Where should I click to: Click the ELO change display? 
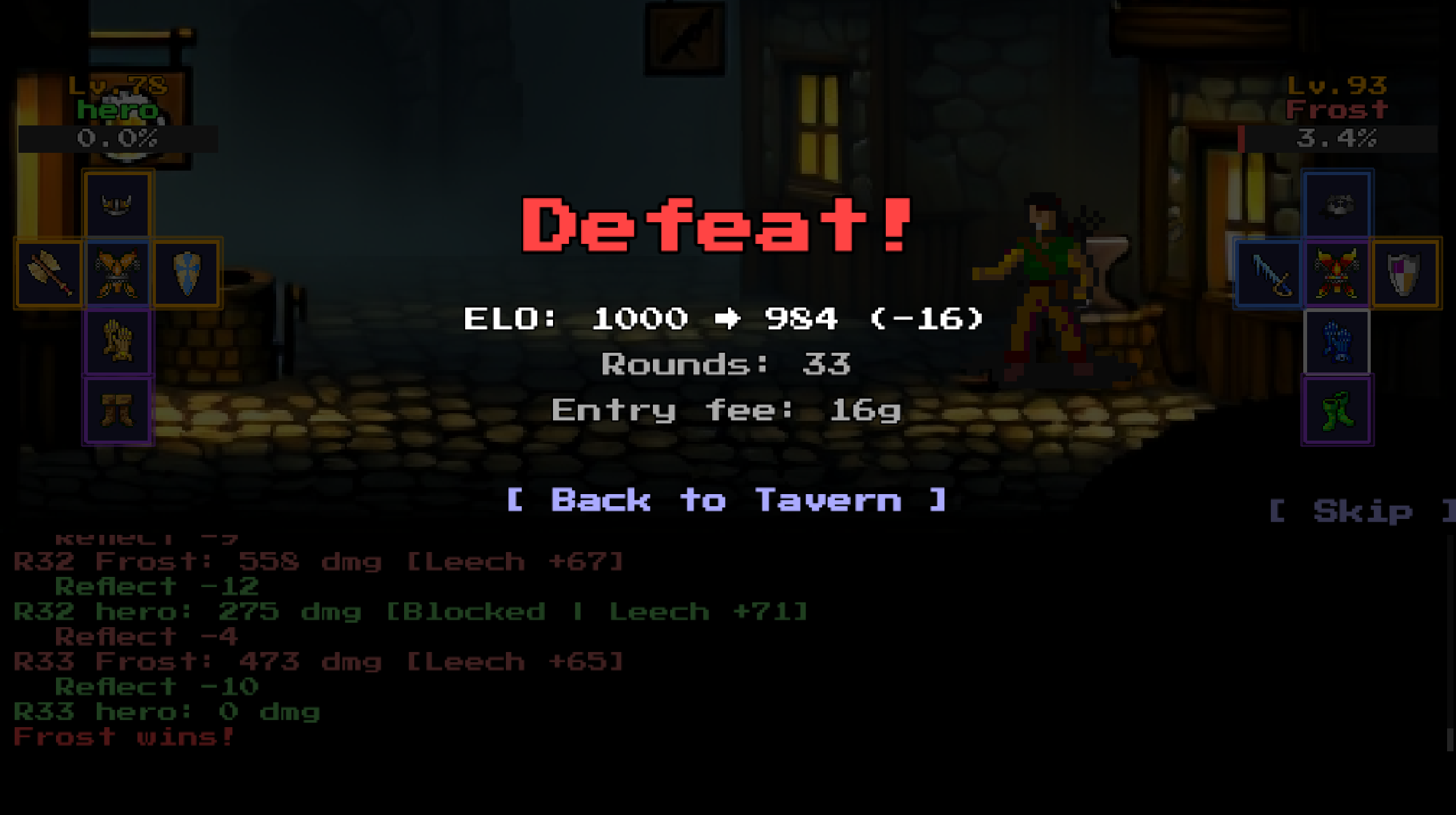[725, 318]
